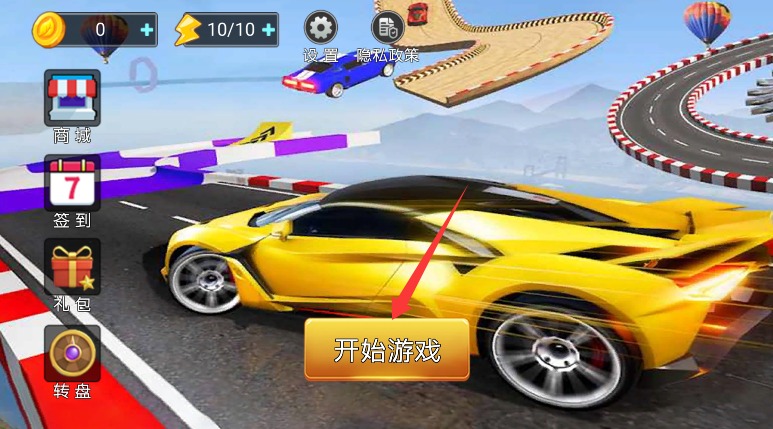View the 隐私政策 privacy policy
Viewport: 773px width, 429px height.
[387, 28]
